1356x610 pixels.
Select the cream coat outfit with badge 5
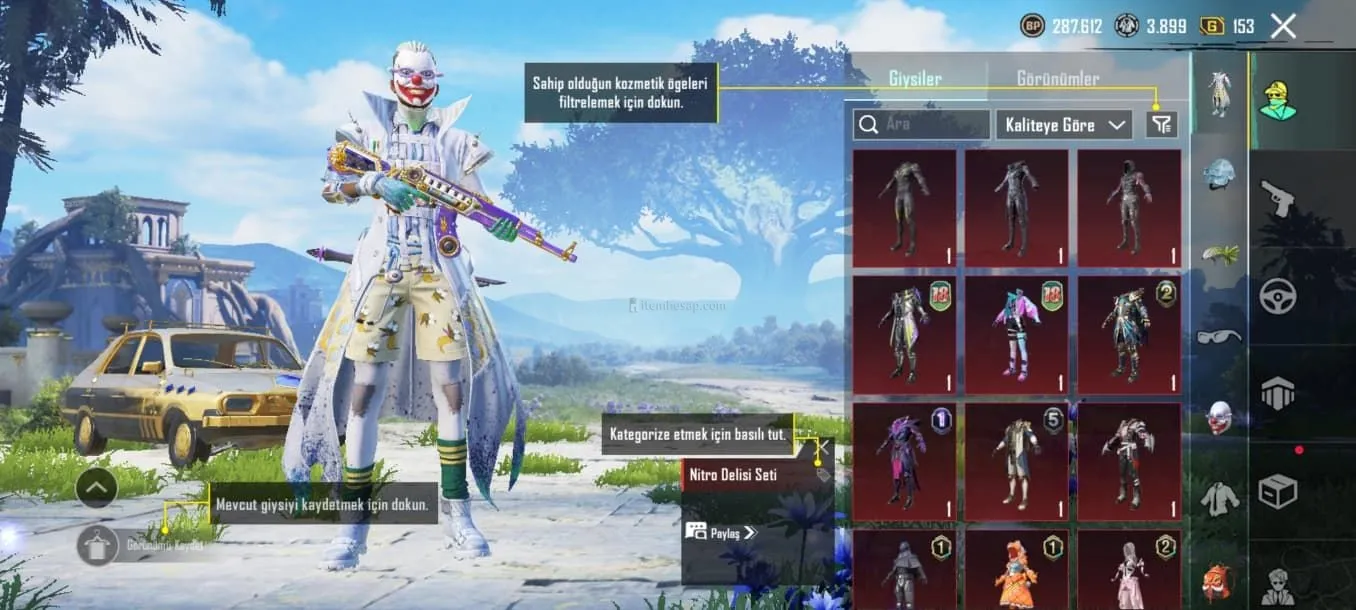point(1016,461)
